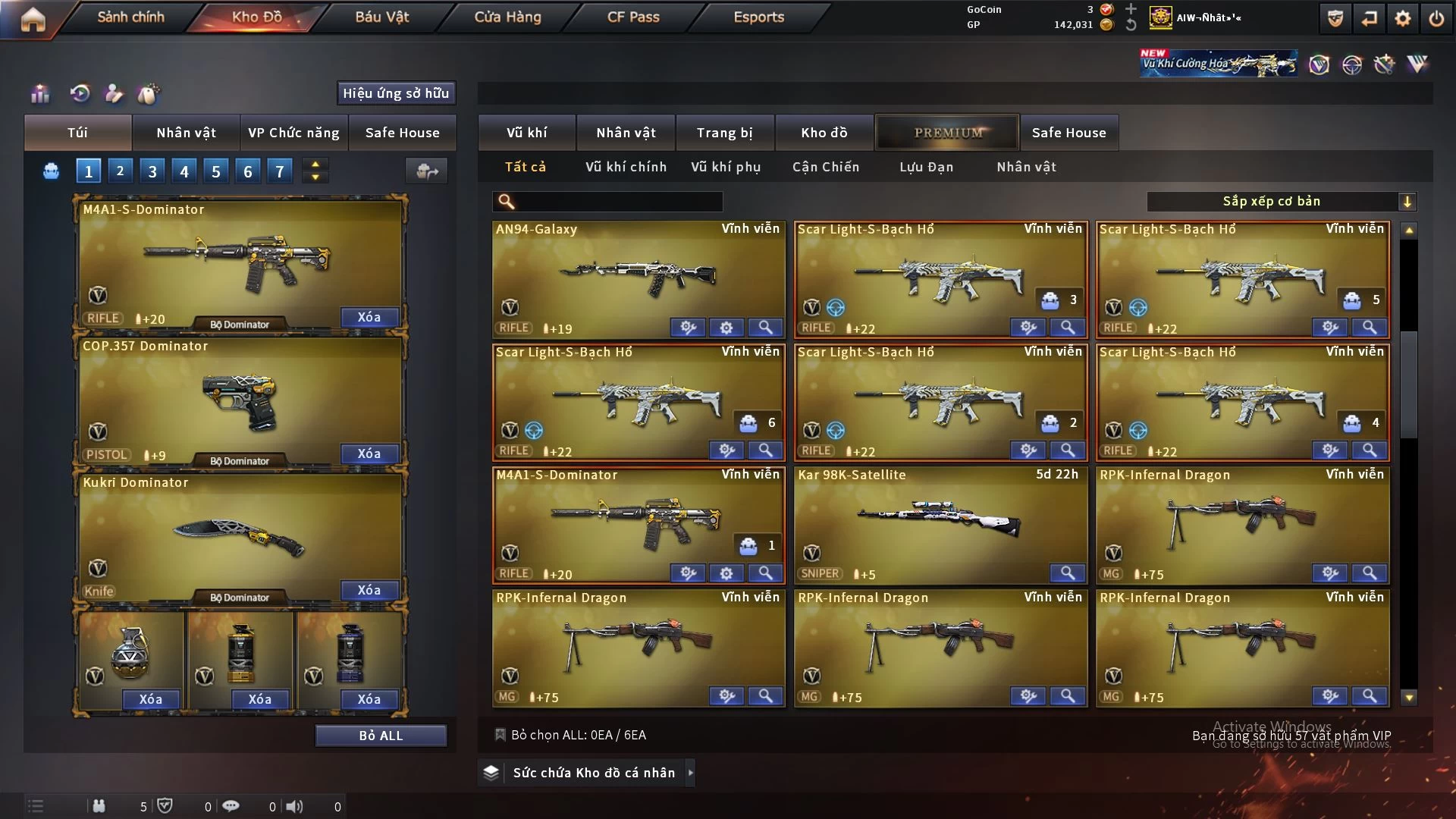This screenshot has height=819, width=1456.
Task: Click the Bỏ ALL button
Action: pos(381,736)
